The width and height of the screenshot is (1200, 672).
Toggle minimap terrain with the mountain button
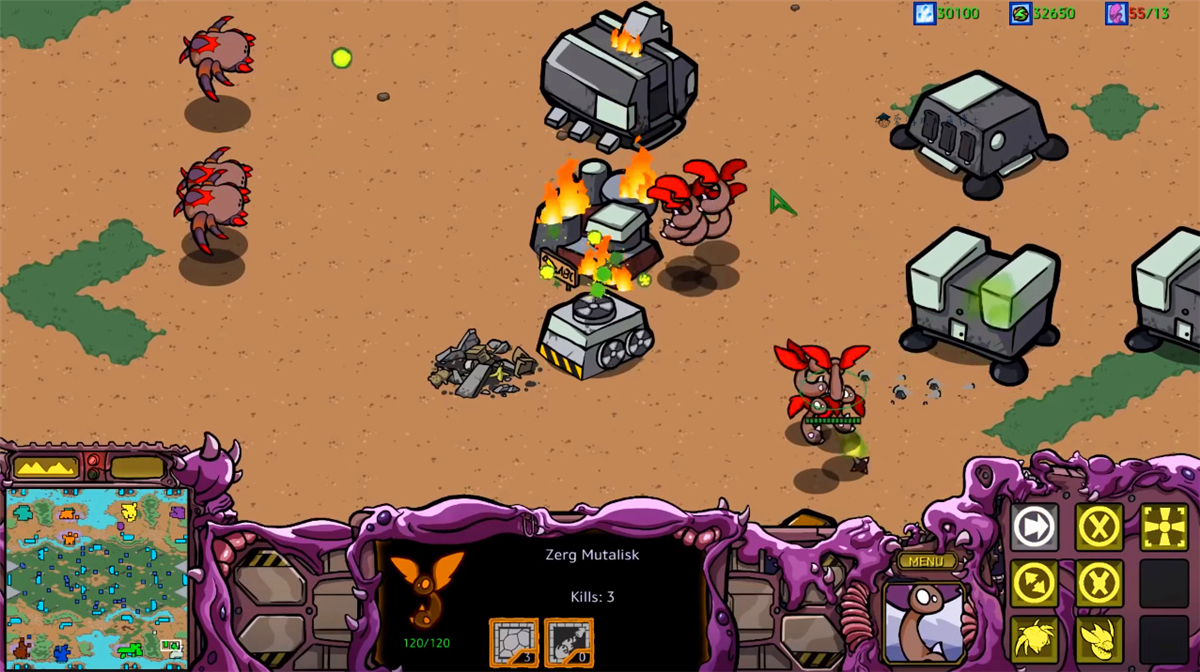[x=45, y=467]
